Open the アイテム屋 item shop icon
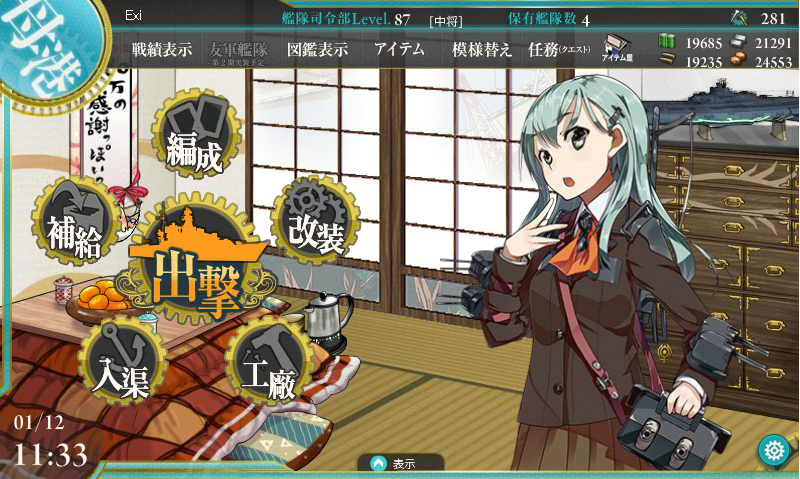 [616, 49]
